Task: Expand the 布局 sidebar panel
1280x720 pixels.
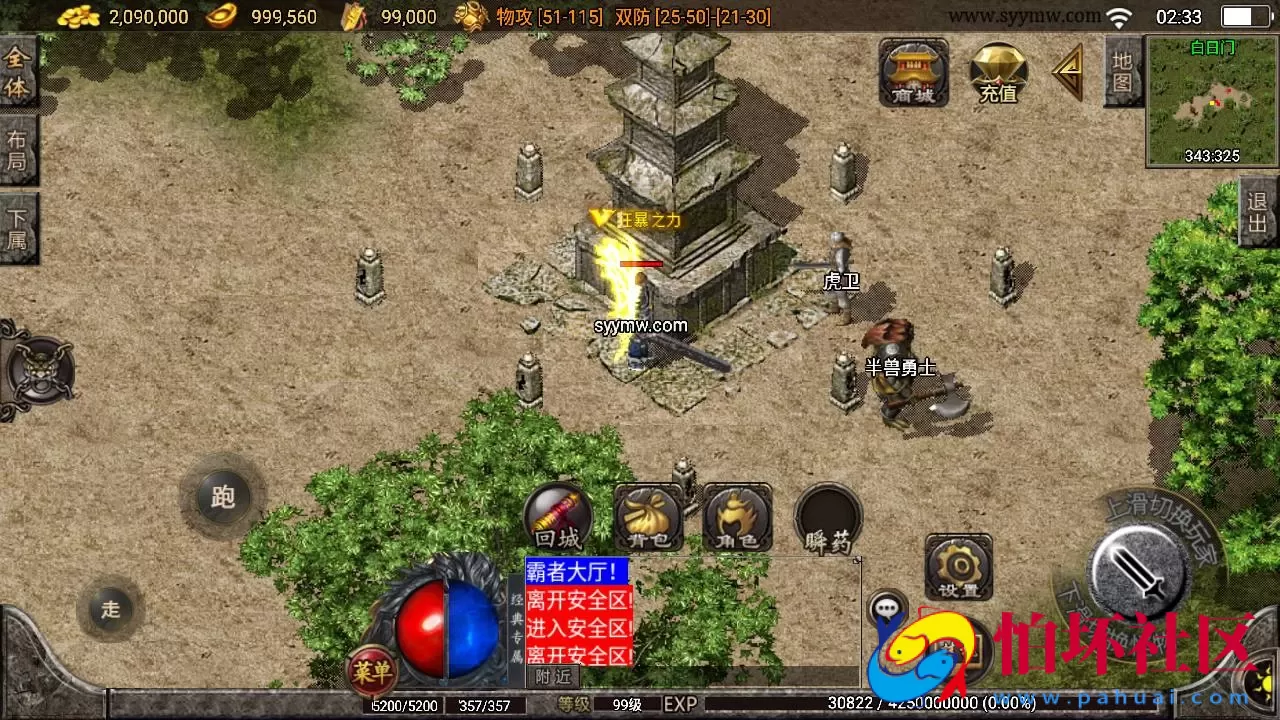Action: [x=18, y=150]
